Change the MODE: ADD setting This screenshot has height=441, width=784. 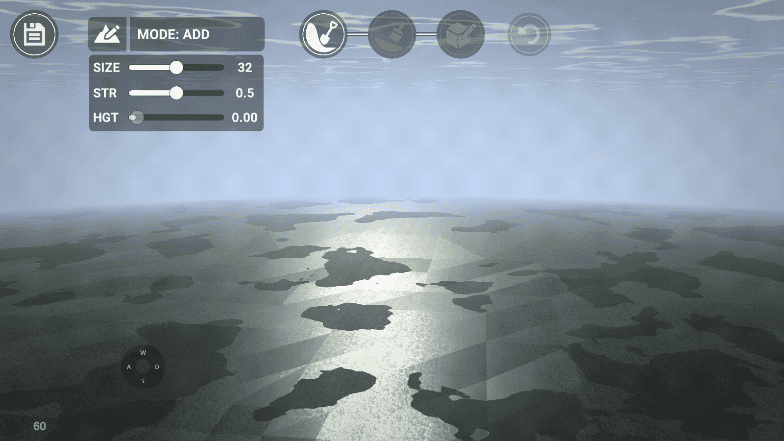tap(197, 34)
